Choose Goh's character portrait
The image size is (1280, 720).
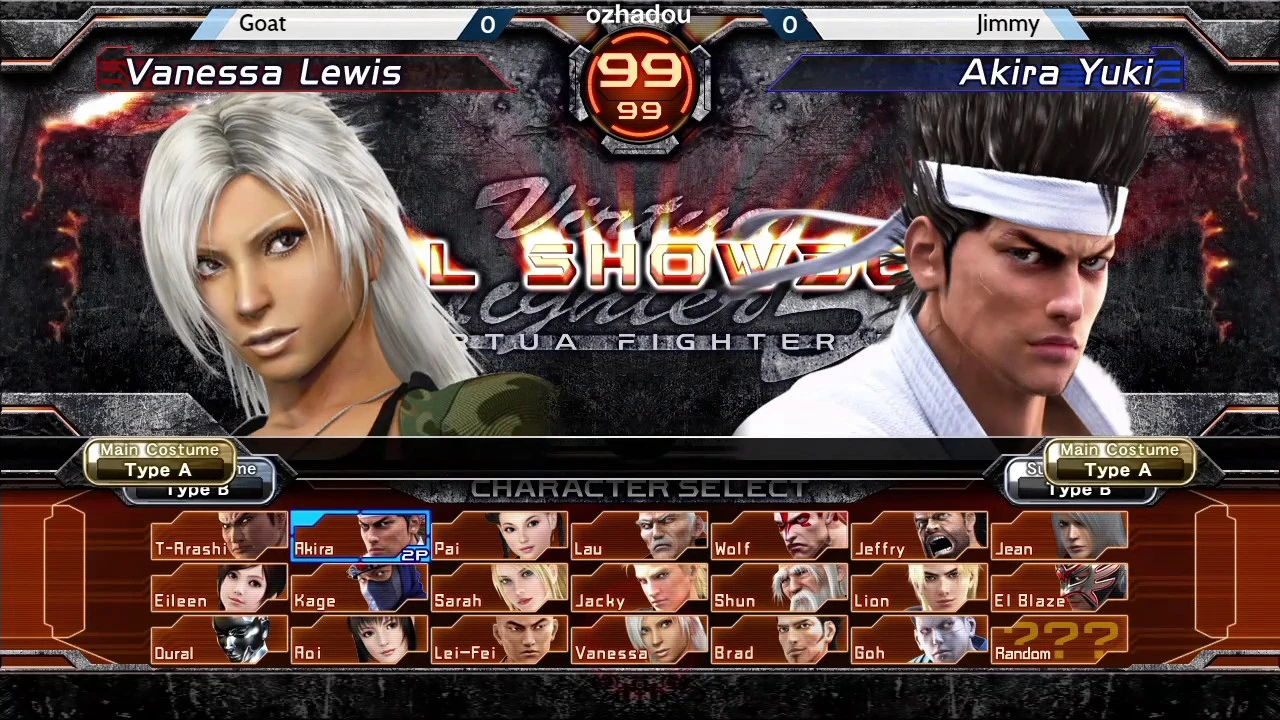920,645
